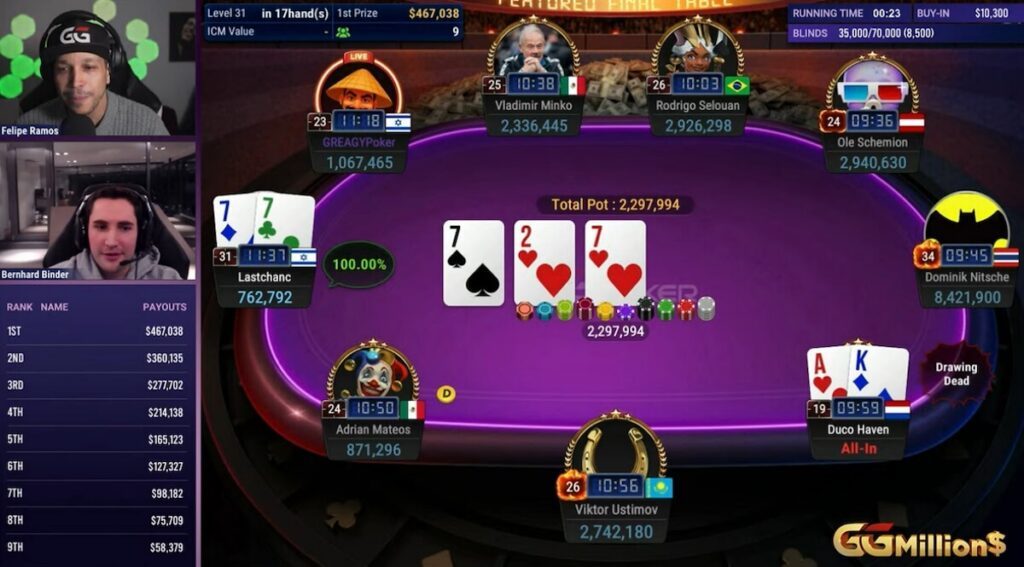
Task: Select Dominik Nitsche's Batman avatar
Action: pyautogui.click(x=965, y=222)
